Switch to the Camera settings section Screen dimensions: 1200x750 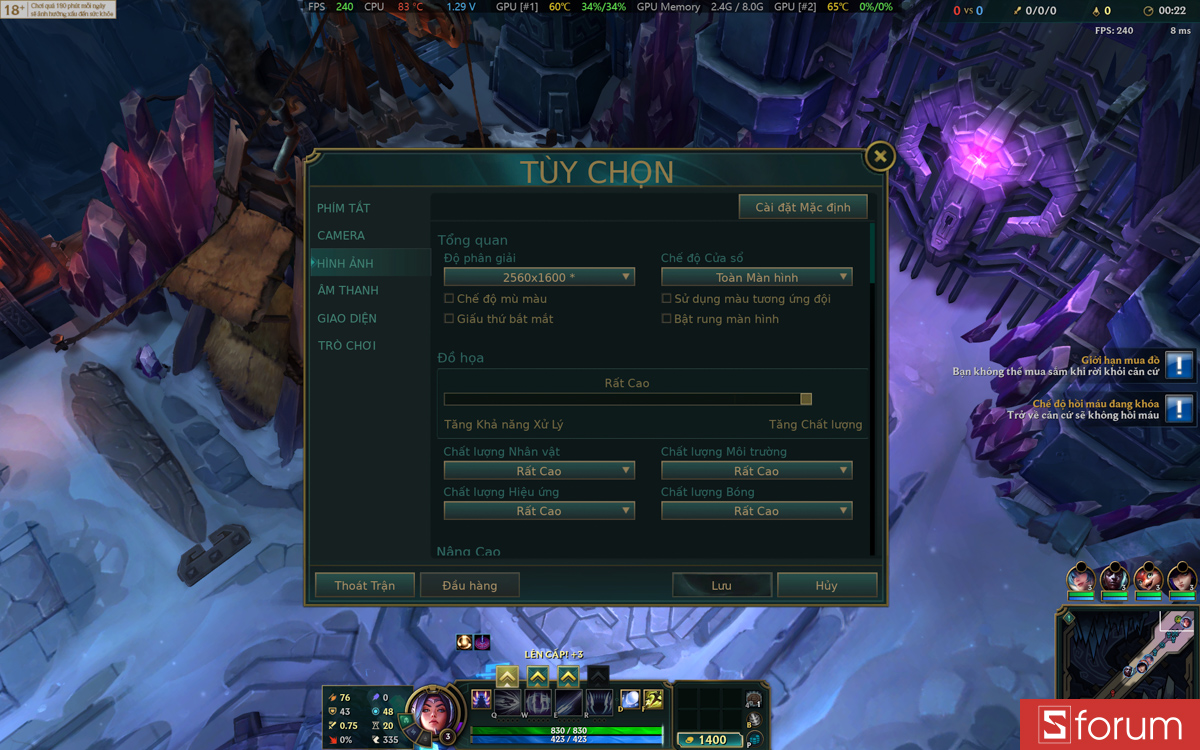pyautogui.click(x=341, y=236)
